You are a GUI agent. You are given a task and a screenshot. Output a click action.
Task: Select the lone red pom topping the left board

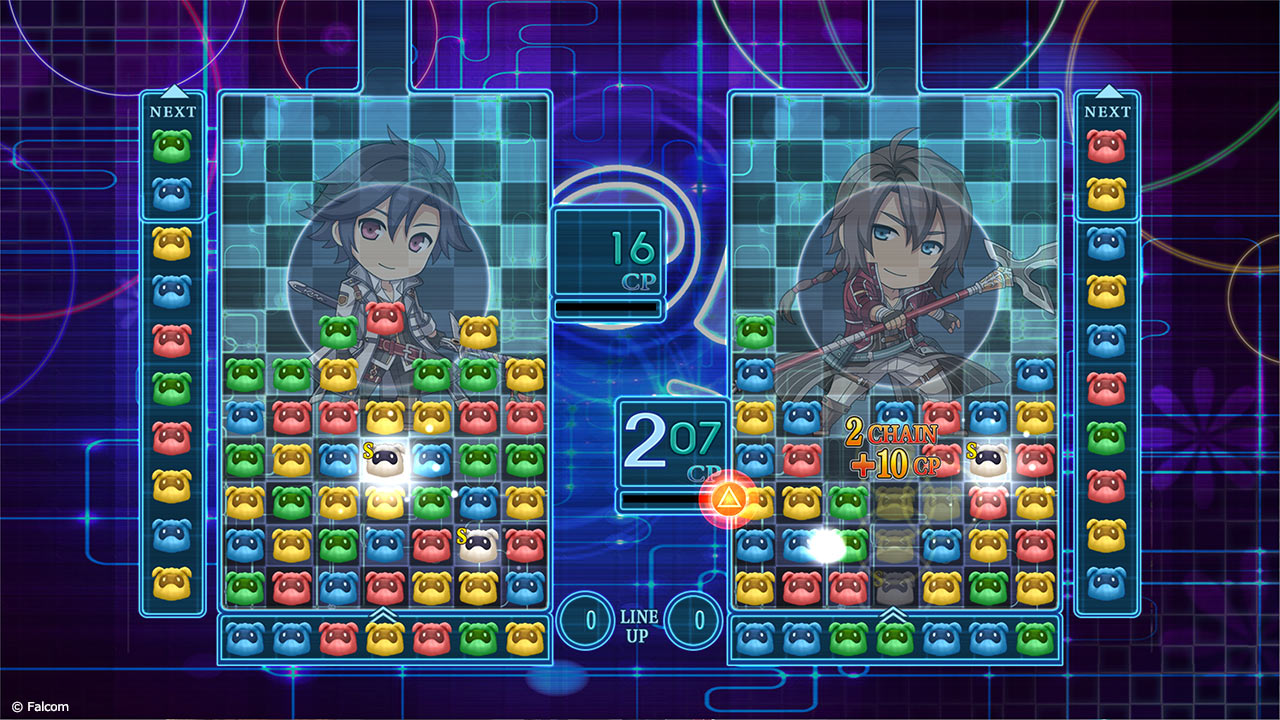tap(385, 318)
